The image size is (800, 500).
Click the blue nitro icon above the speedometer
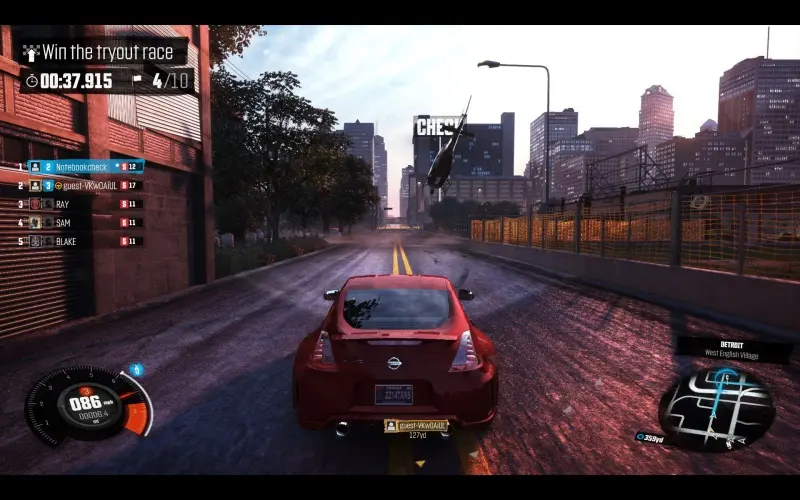pyautogui.click(x=137, y=370)
